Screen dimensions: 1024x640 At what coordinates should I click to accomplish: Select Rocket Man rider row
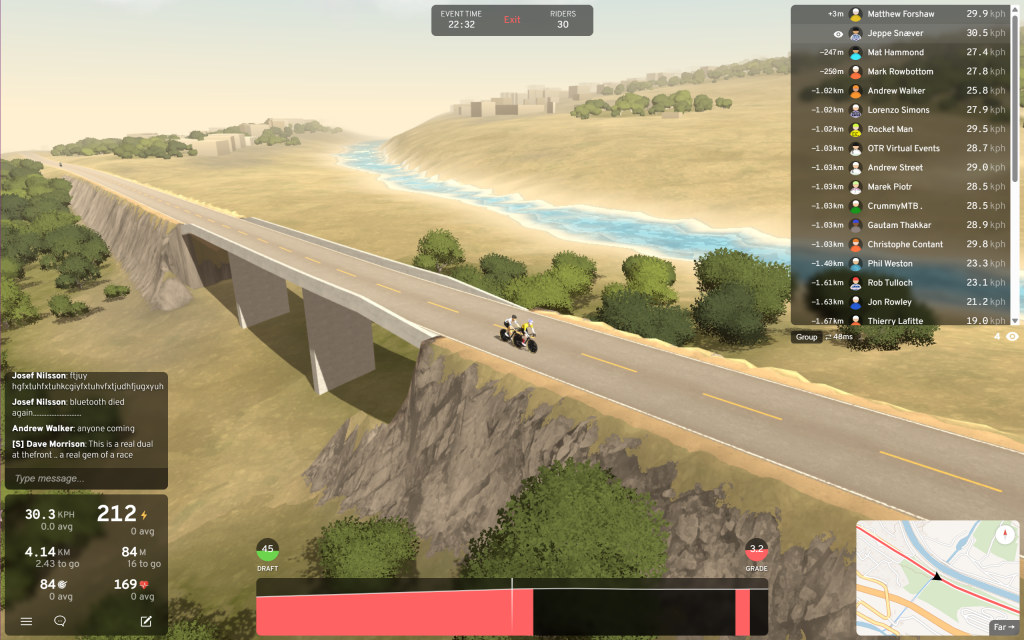click(x=890, y=129)
